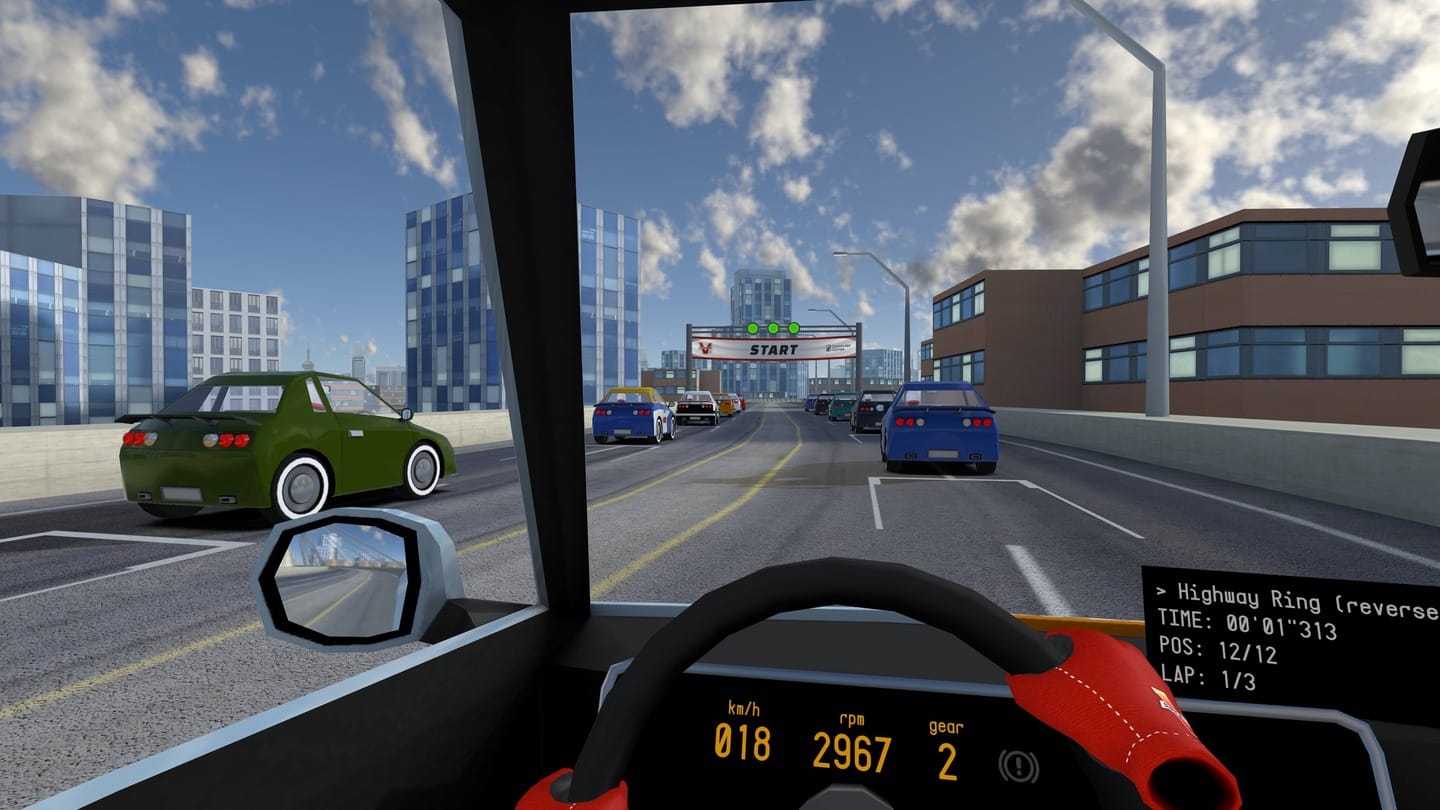
Task: Click the leftmost green start light
Action: coord(750,327)
